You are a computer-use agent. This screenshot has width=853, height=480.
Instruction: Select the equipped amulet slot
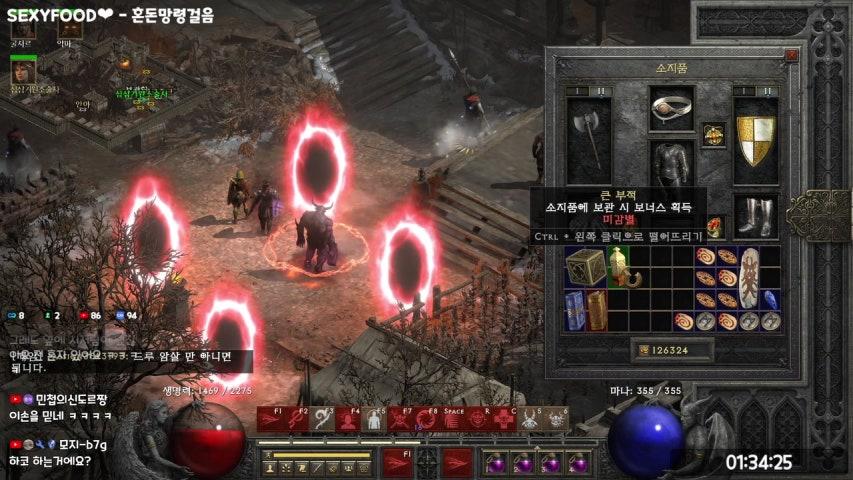[713, 135]
